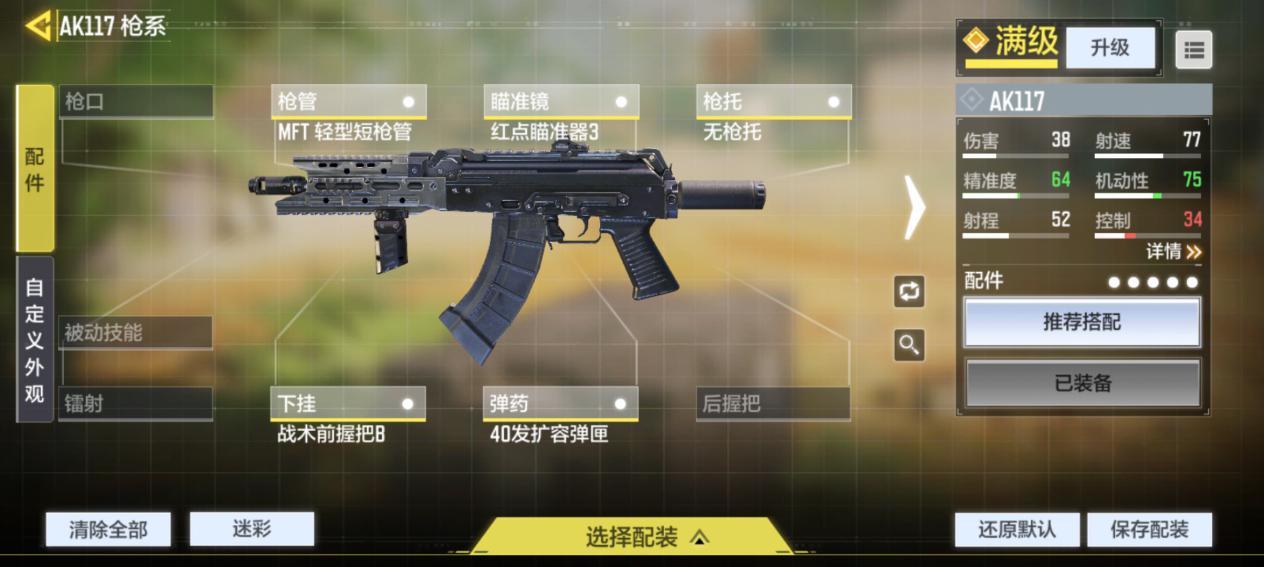1264x567 pixels.
Task: Save the loadout with 保存配装
Action: (1149, 530)
